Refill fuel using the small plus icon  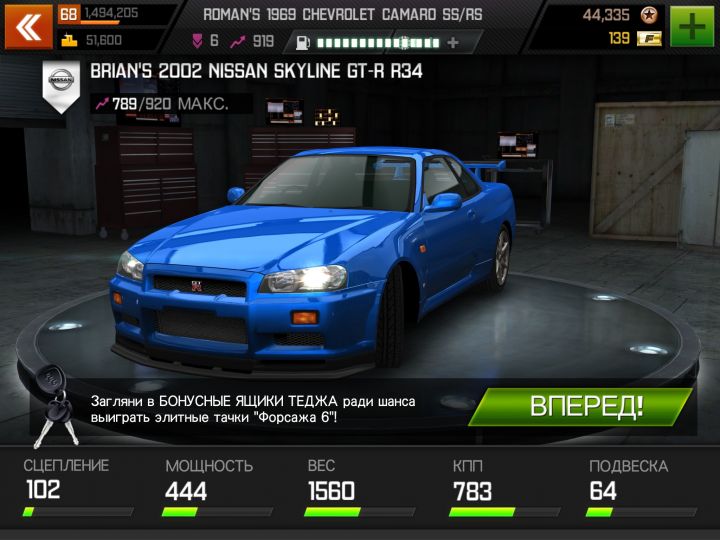click(454, 43)
